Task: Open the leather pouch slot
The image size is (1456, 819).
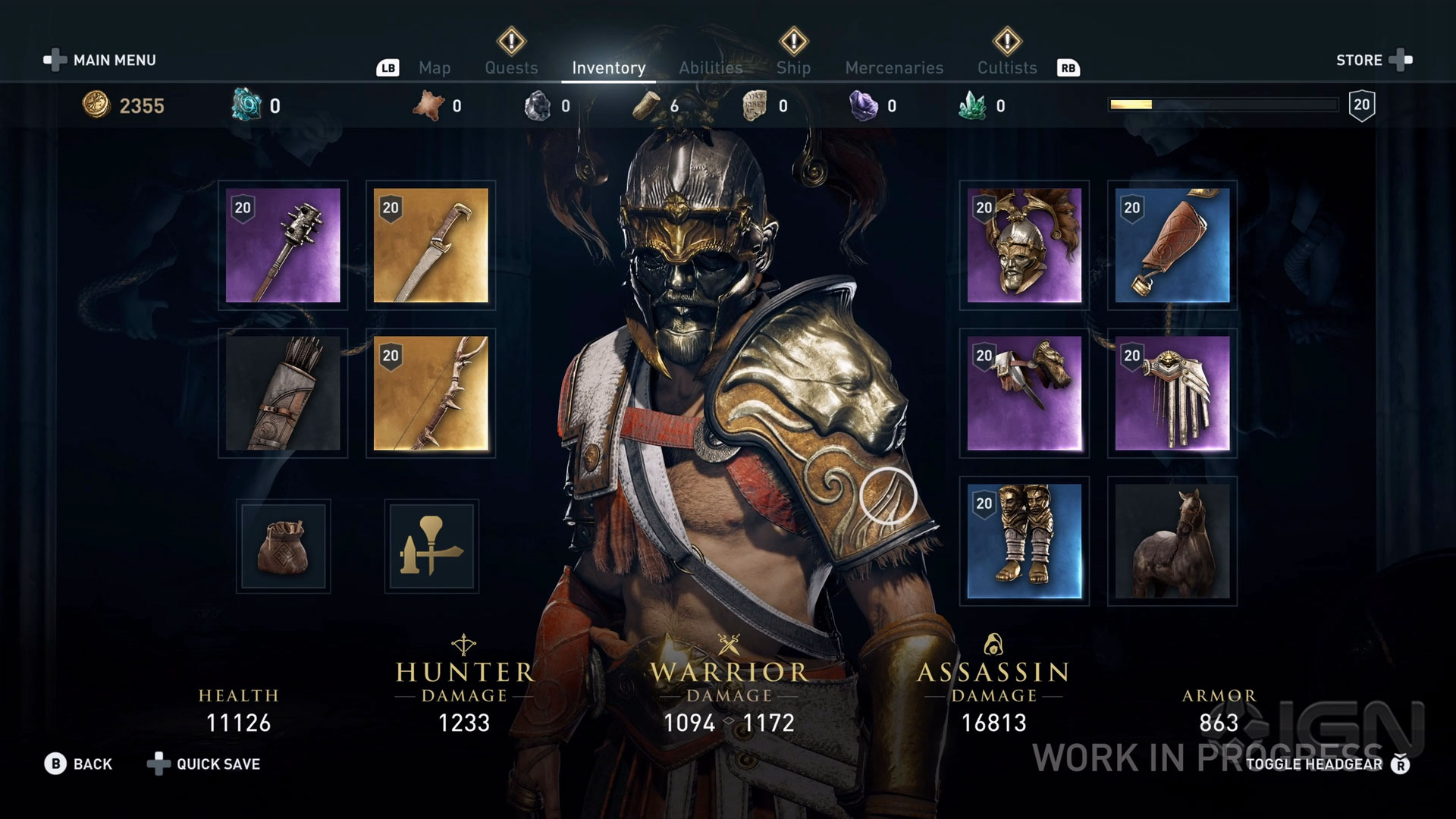Action: click(283, 546)
